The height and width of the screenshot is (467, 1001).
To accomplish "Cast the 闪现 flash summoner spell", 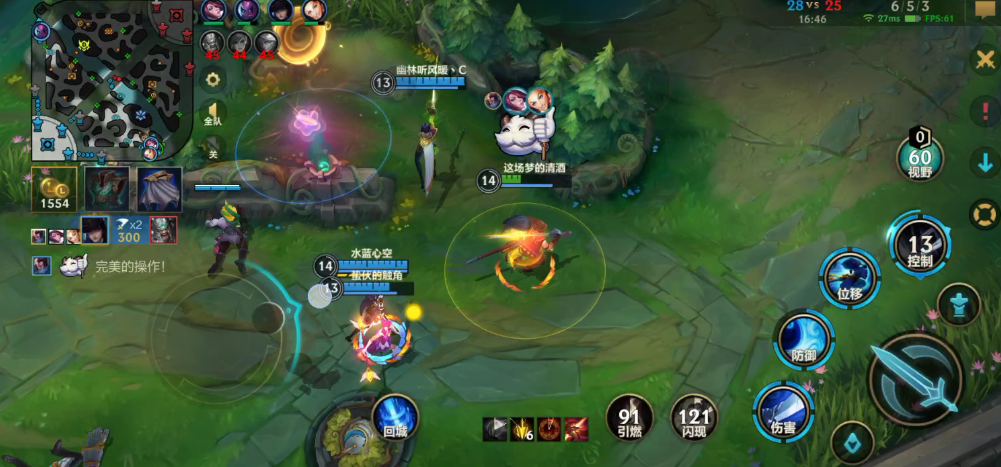I will [693, 419].
